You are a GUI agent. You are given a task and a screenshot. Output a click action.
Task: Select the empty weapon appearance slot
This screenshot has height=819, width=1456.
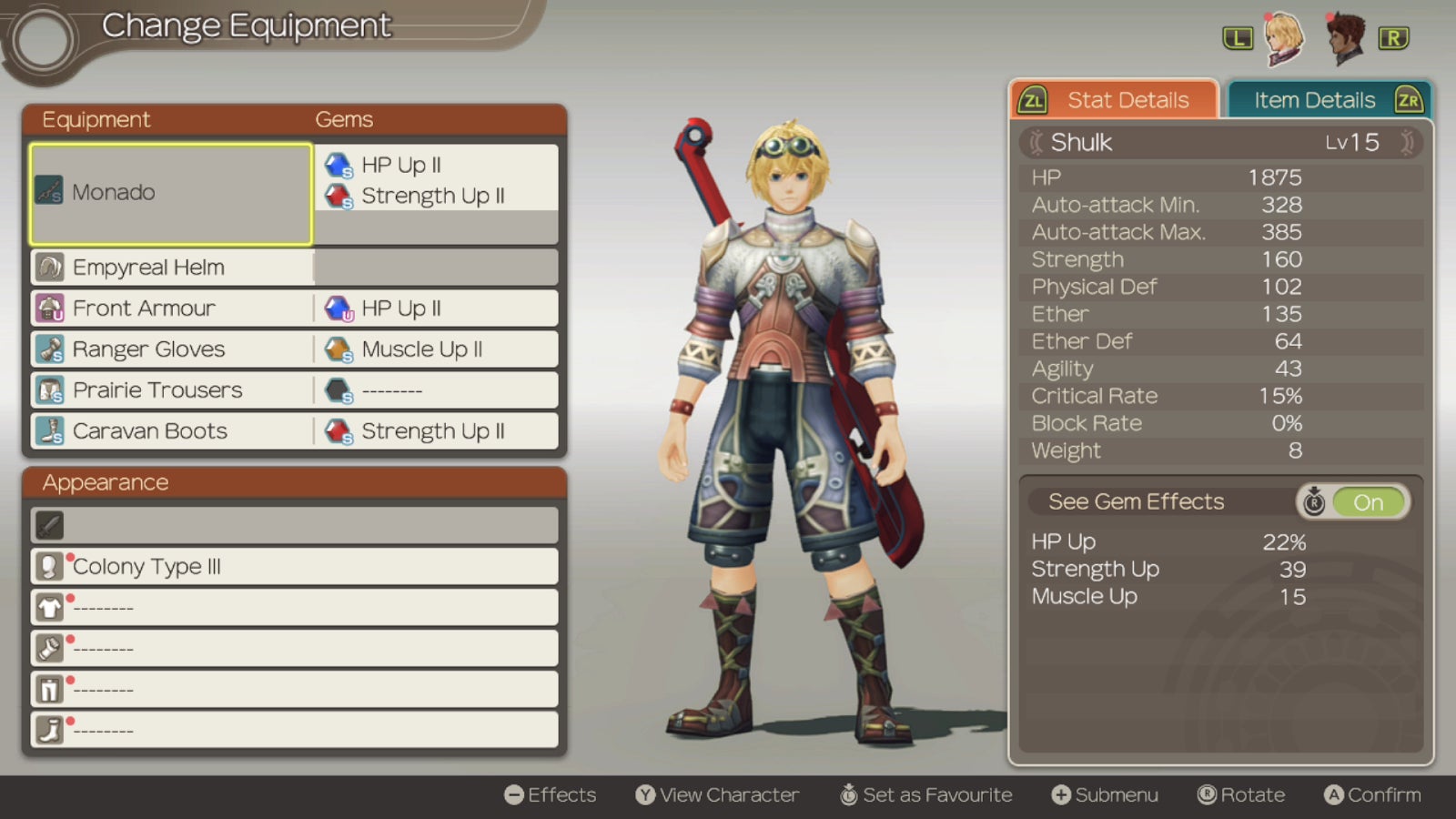coord(293,525)
